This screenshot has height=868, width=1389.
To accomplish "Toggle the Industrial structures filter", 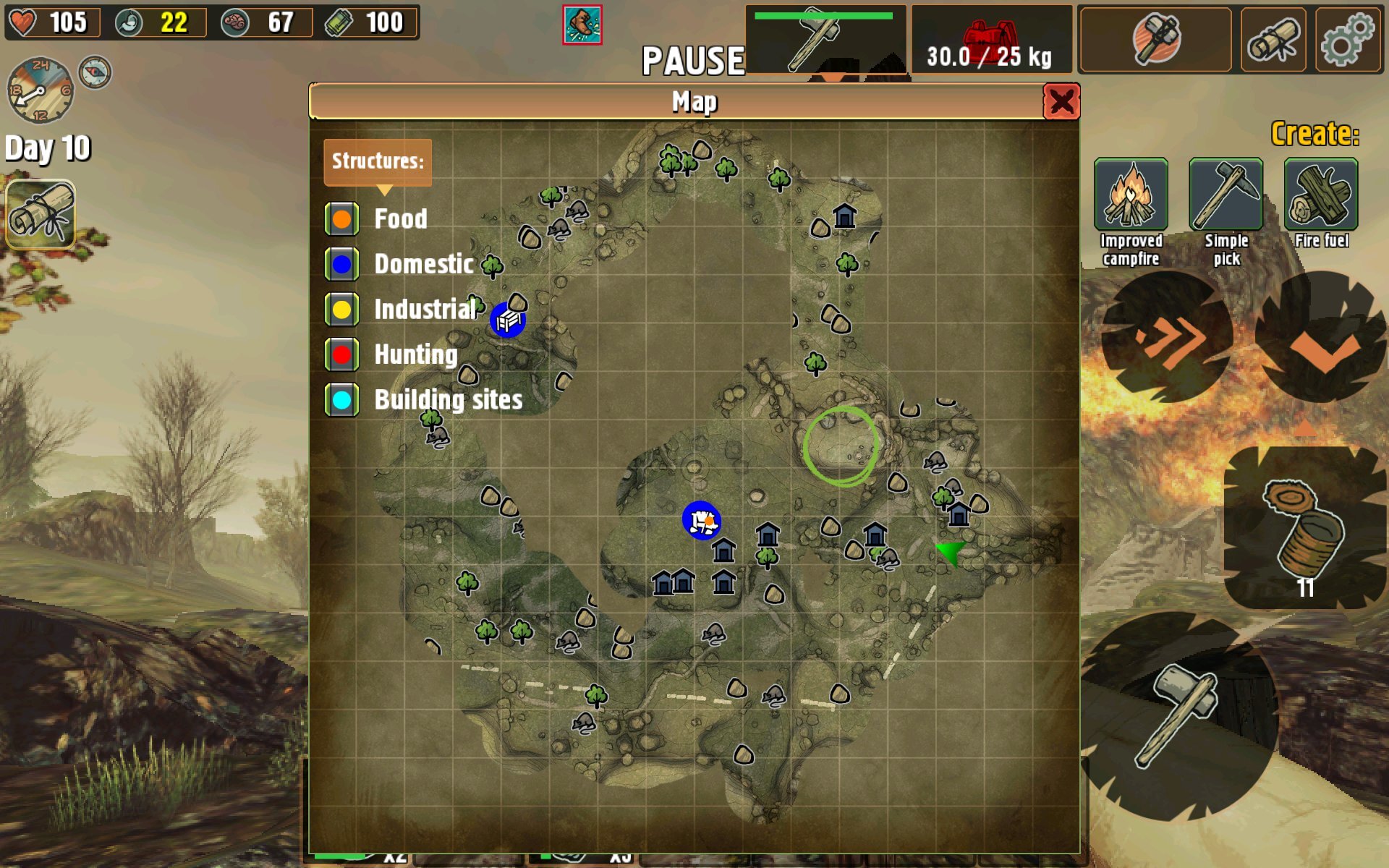I will (341, 310).
